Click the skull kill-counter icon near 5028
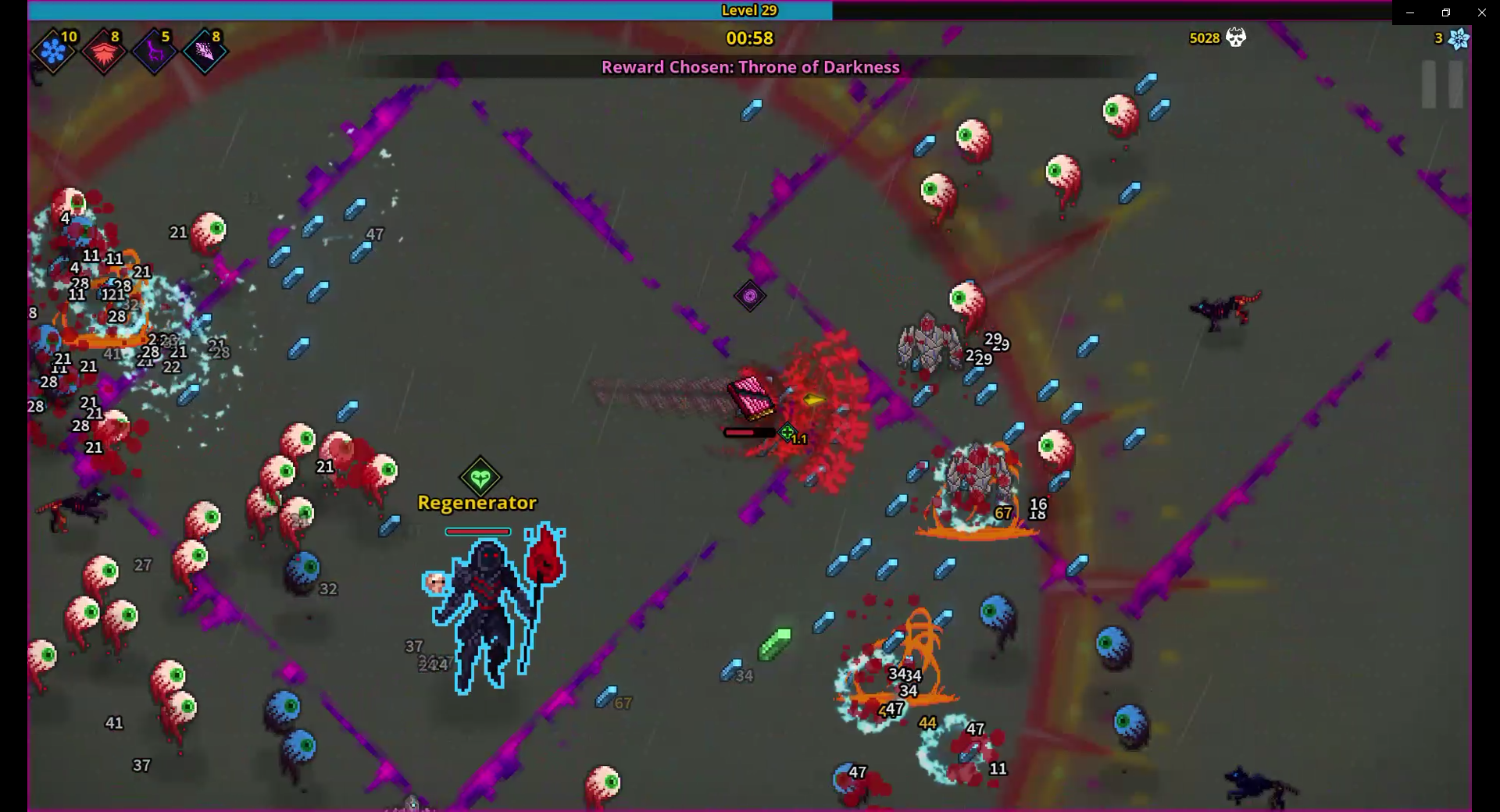This screenshot has width=1500, height=812. coord(1234,37)
